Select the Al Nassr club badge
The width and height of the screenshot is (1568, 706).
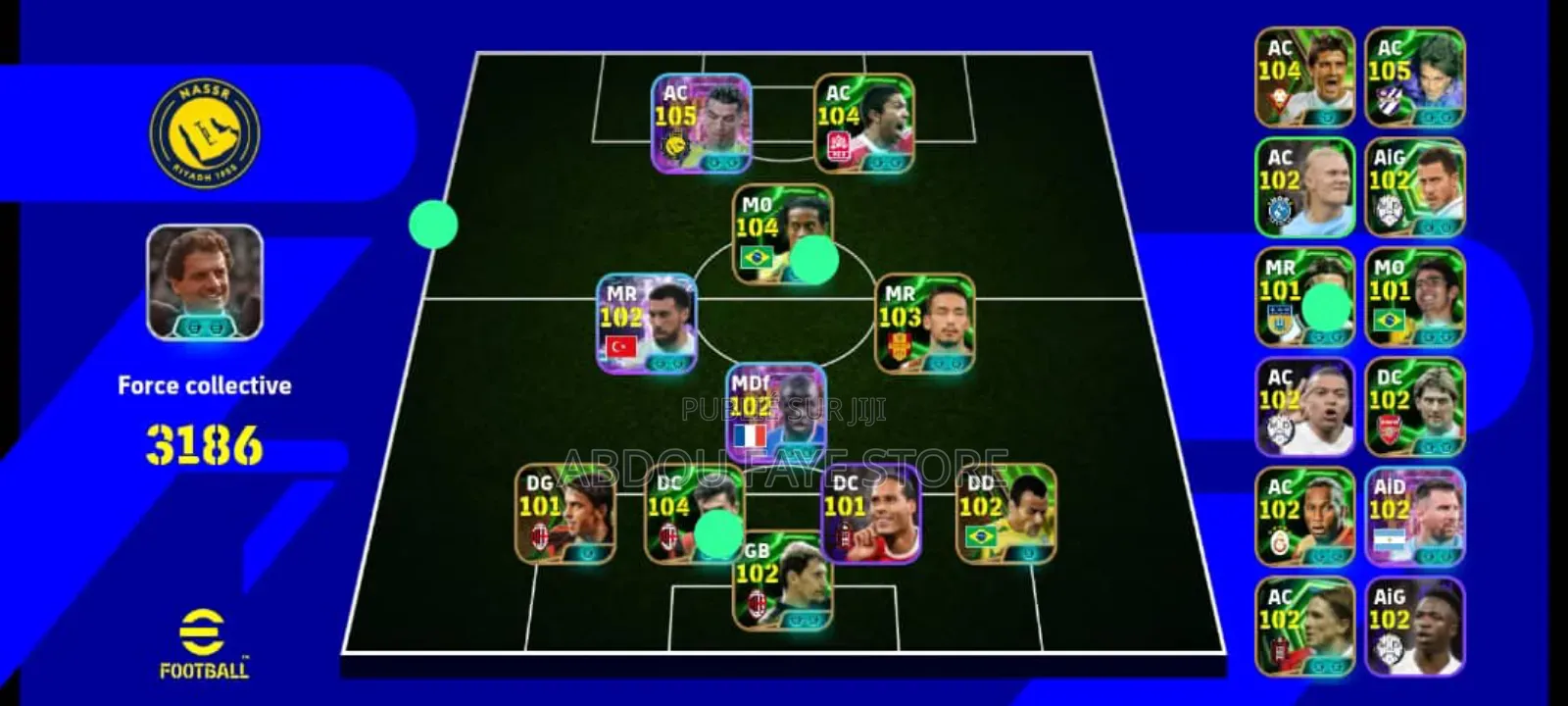[x=201, y=132]
